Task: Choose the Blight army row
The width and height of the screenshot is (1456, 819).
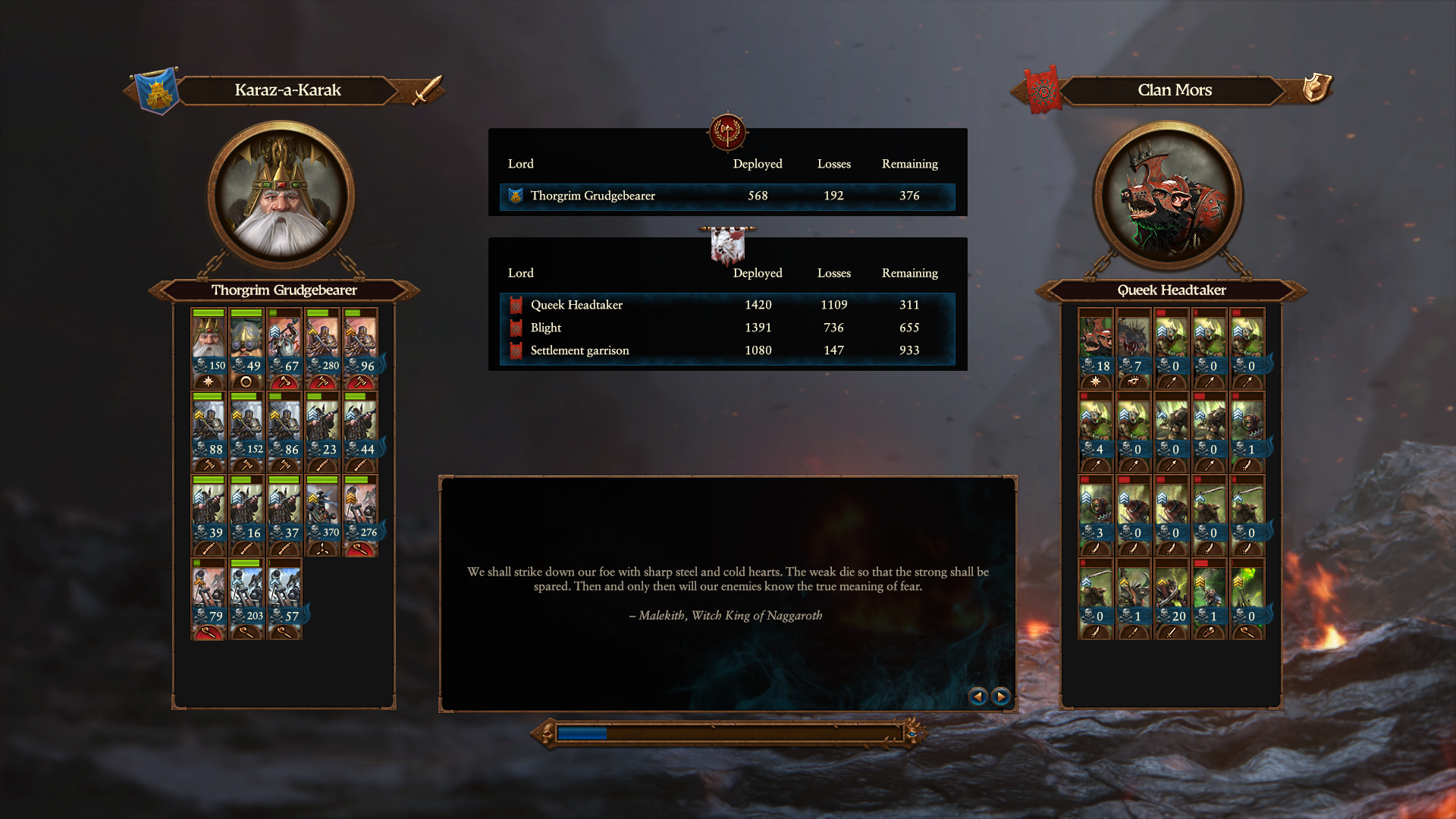Action: (726, 328)
